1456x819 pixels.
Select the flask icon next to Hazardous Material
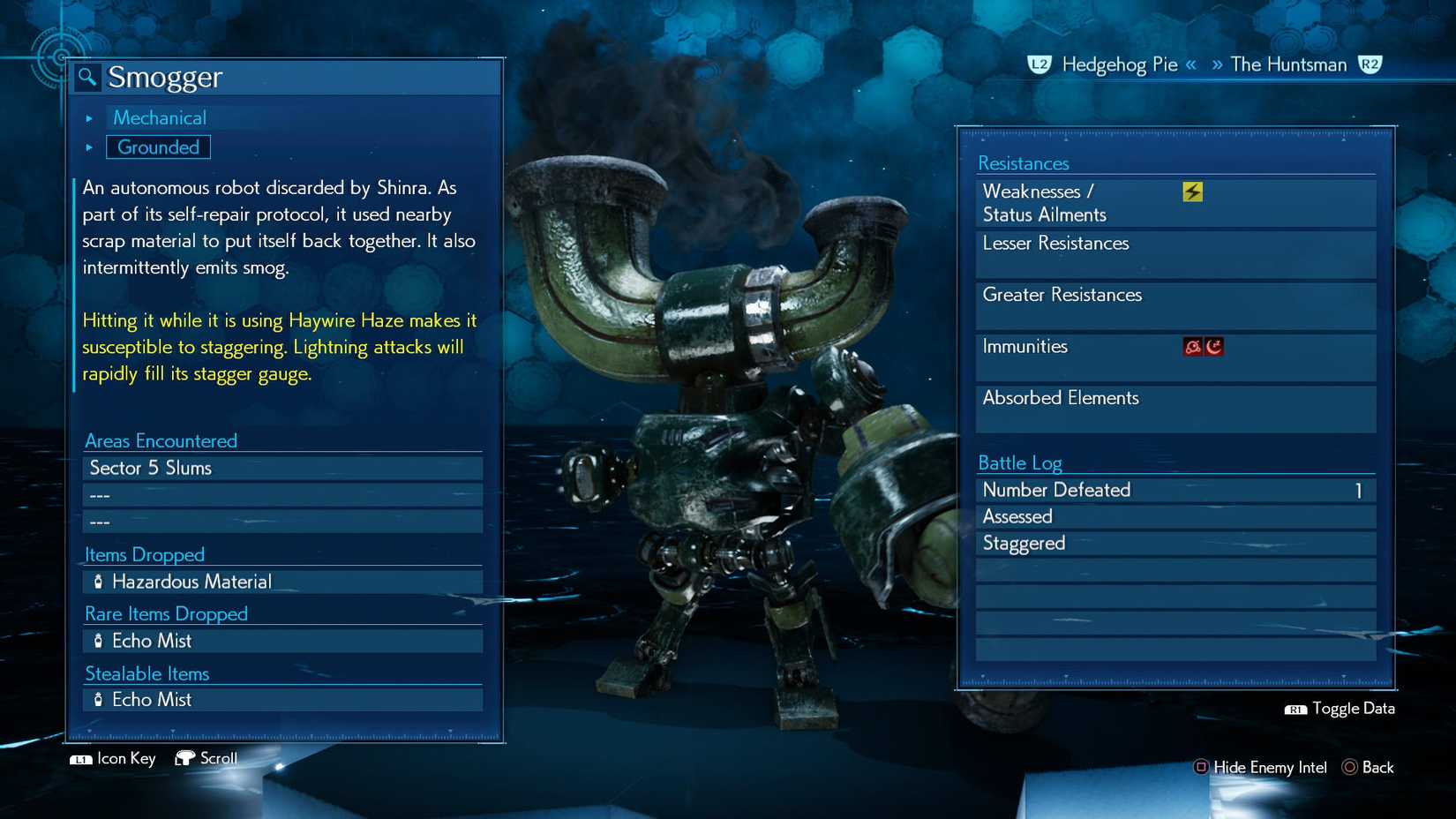tap(97, 582)
